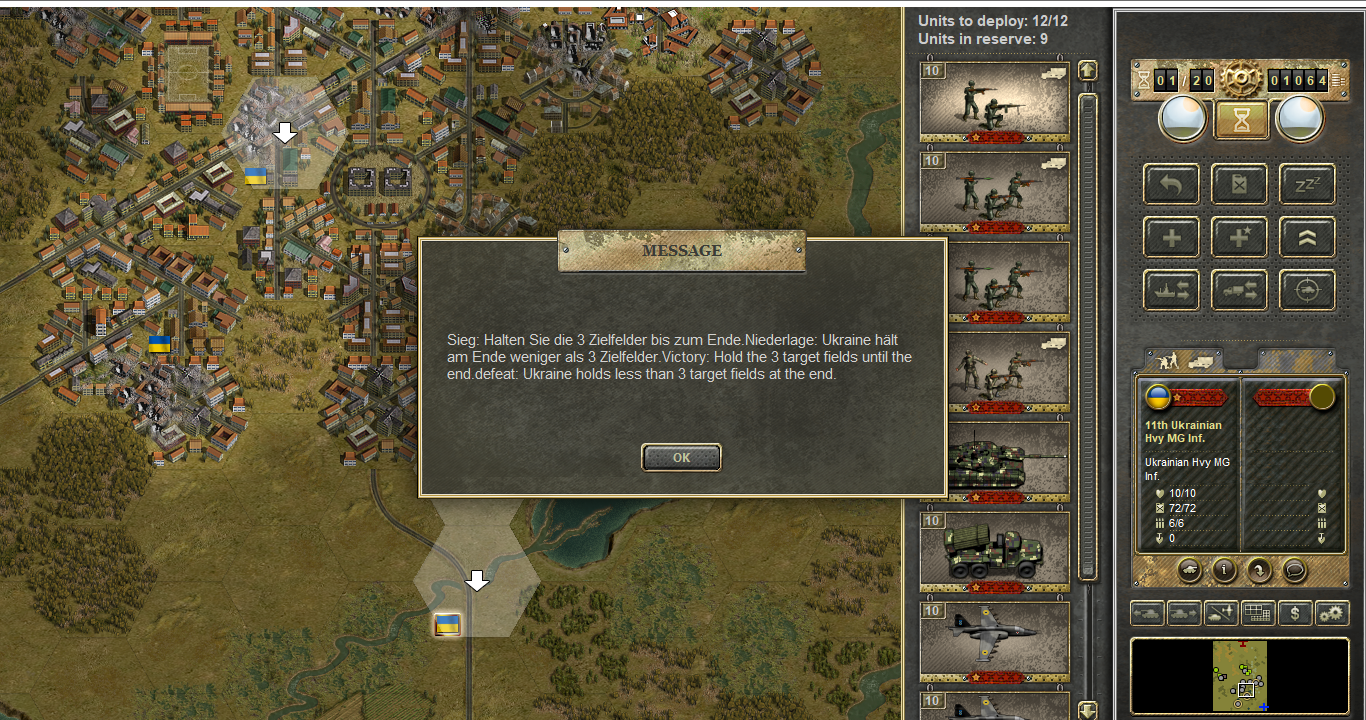Image resolution: width=1366 pixels, height=720 pixels.
Task: Pick the rocket launcher truck unit card
Action: click(994, 552)
